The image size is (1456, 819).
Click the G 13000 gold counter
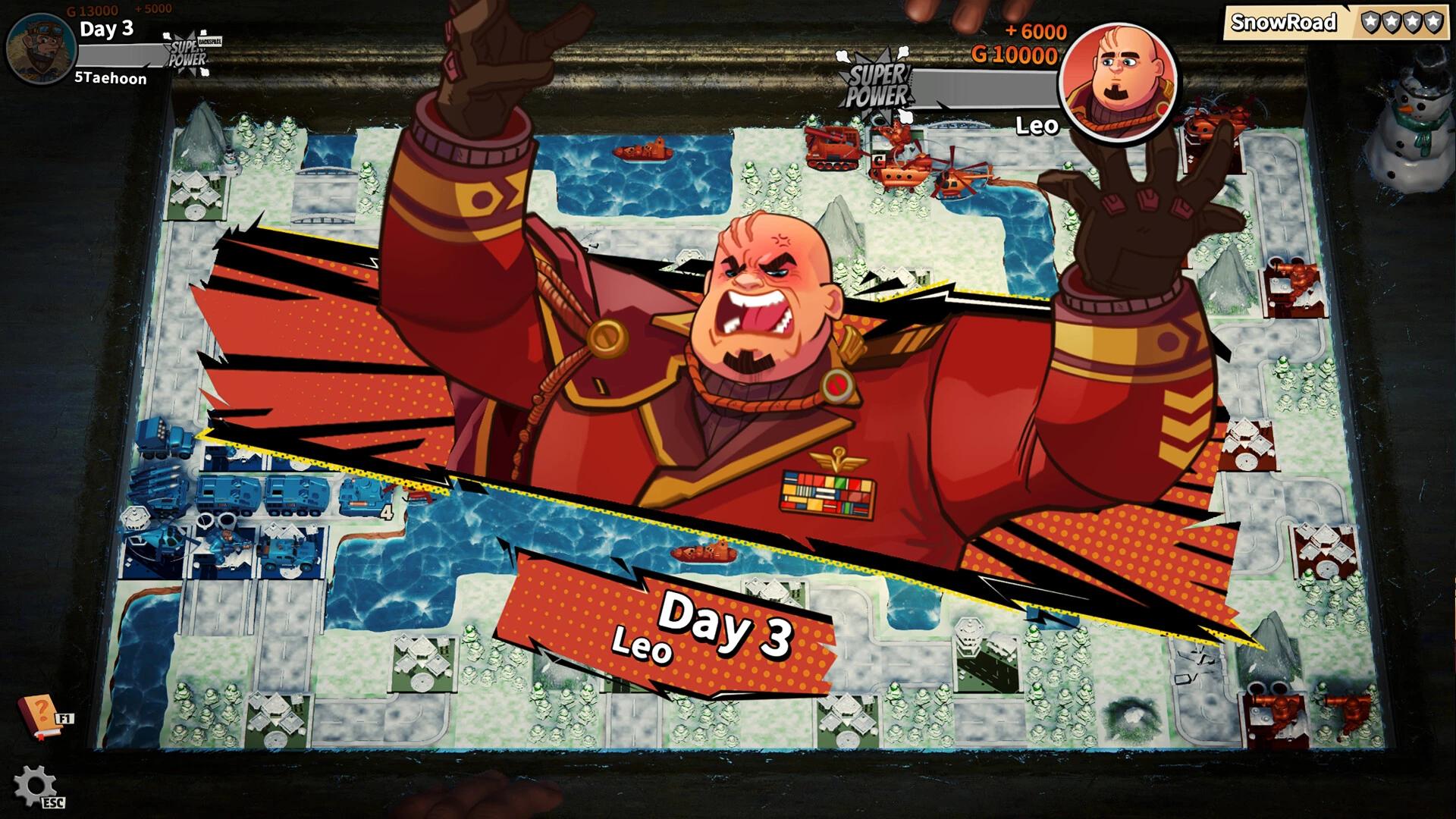click(x=95, y=9)
